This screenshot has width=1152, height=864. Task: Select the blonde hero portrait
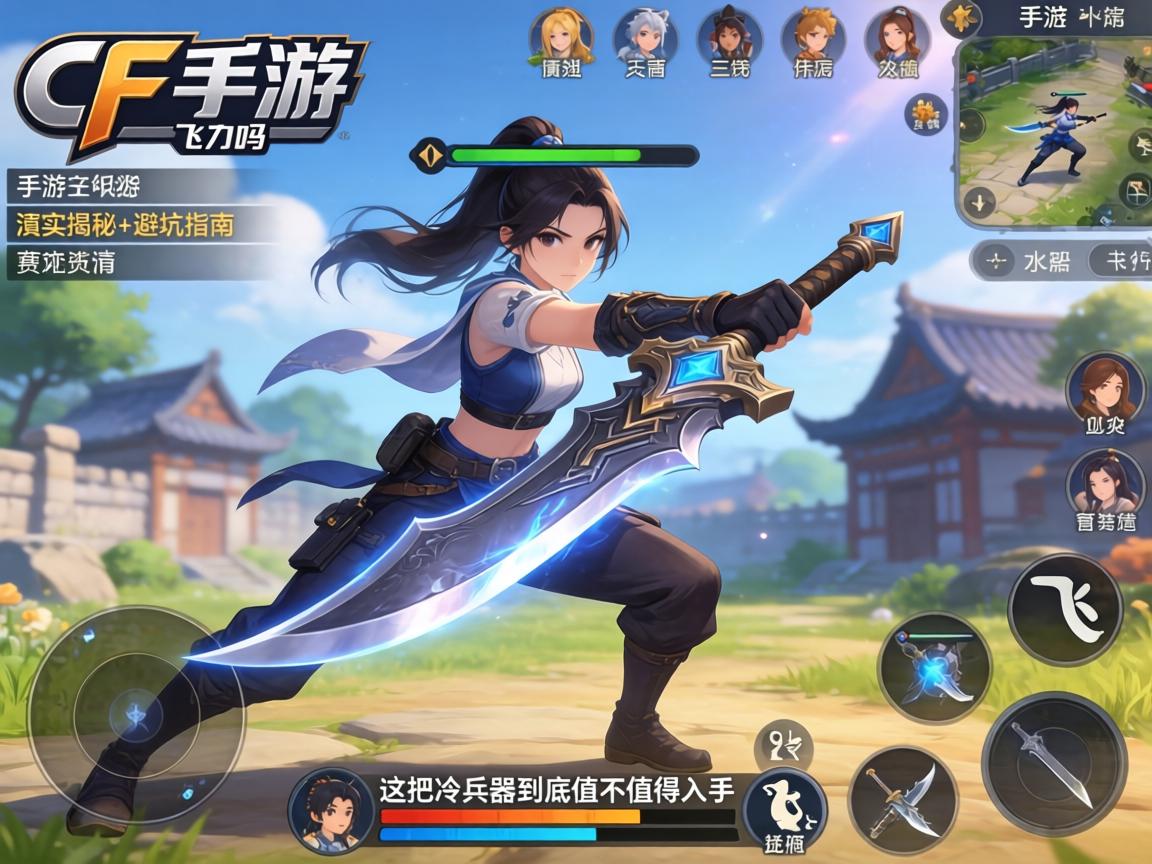click(x=560, y=34)
